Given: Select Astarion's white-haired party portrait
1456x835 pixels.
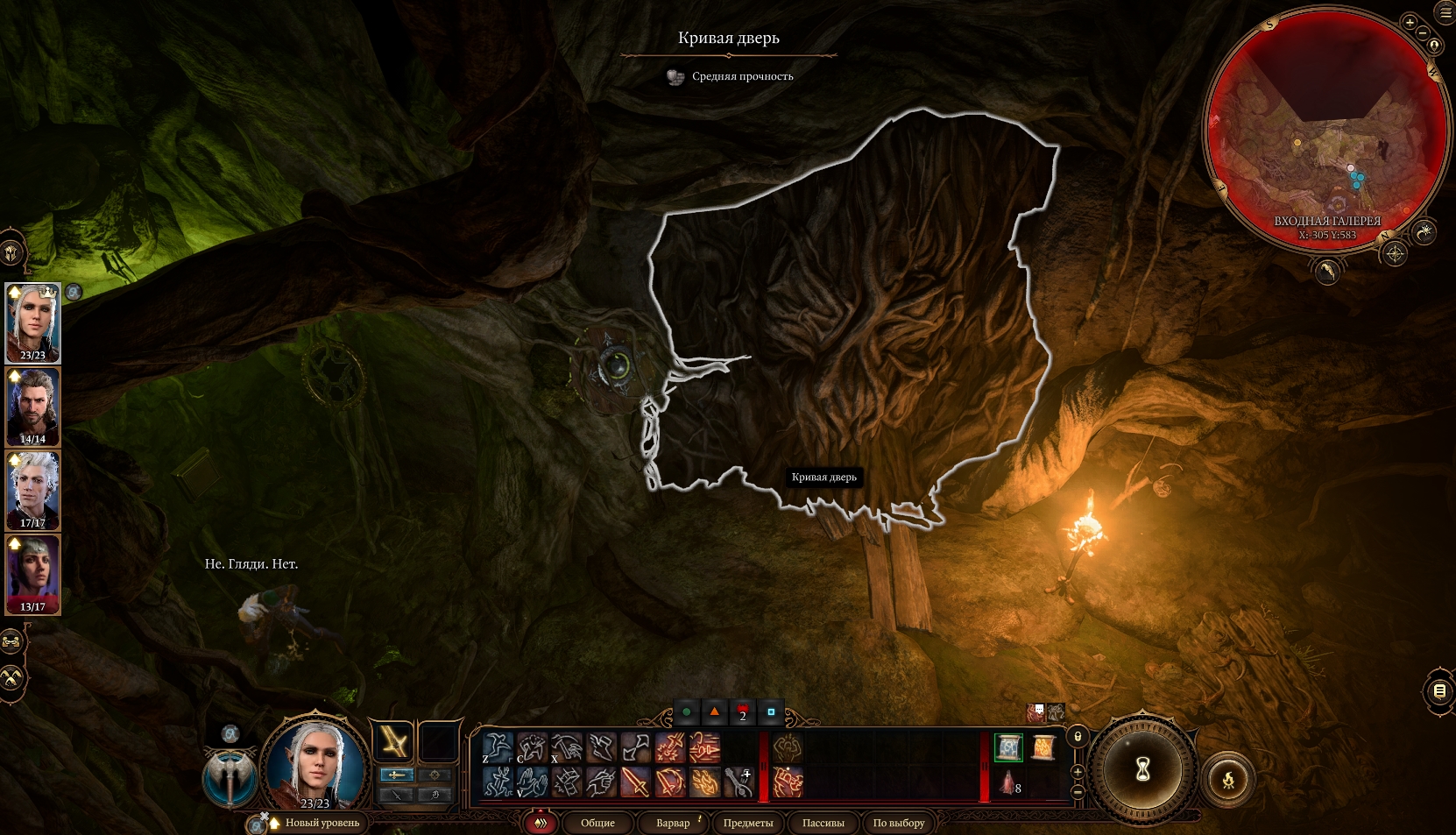Looking at the screenshot, I should (32, 491).
